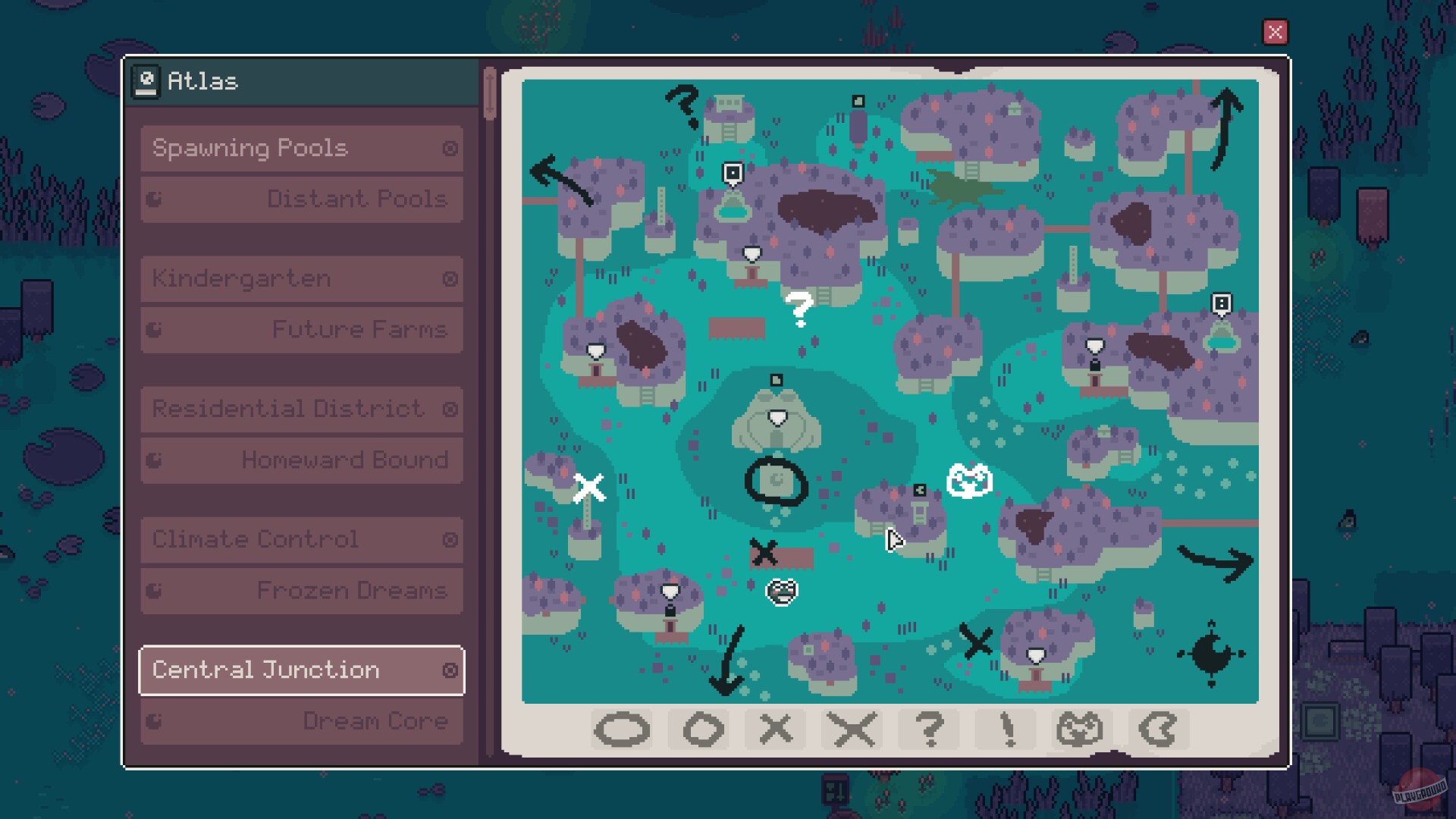Click the Atlas book icon in the header
The width and height of the screenshot is (1456, 819).
147,80
